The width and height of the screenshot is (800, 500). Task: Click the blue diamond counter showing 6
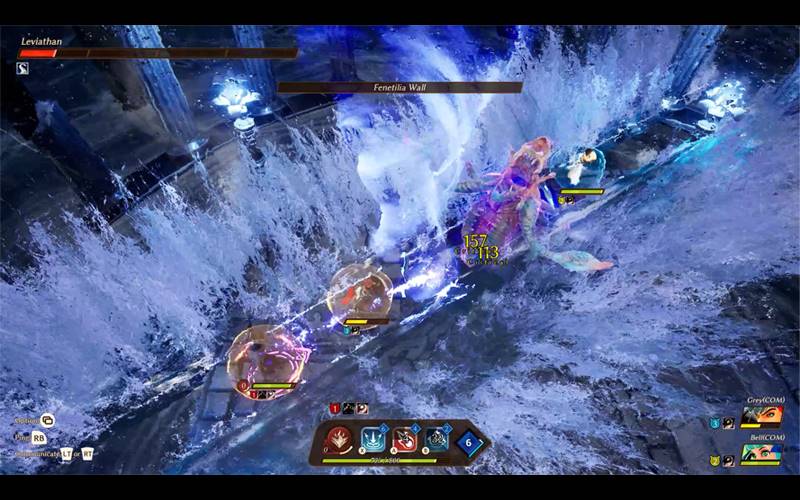click(470, 441)
